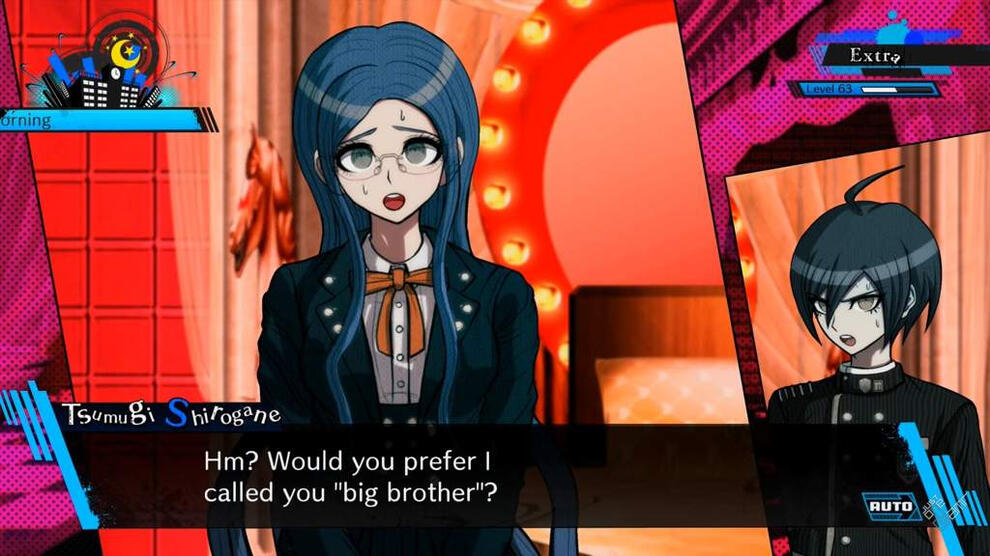Toggle the AUTO text advance button
The image size is (990, 556).
[891, 506]
